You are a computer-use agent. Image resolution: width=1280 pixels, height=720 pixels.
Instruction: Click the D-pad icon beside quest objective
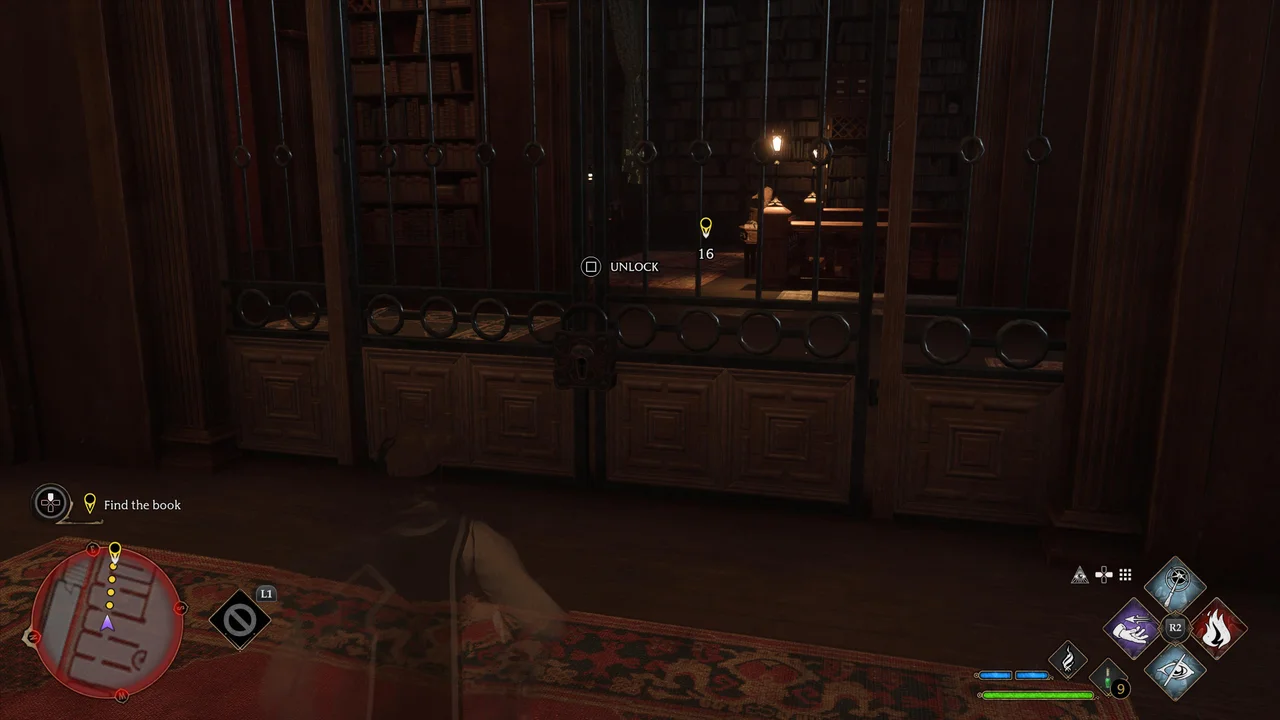[50, 503]
